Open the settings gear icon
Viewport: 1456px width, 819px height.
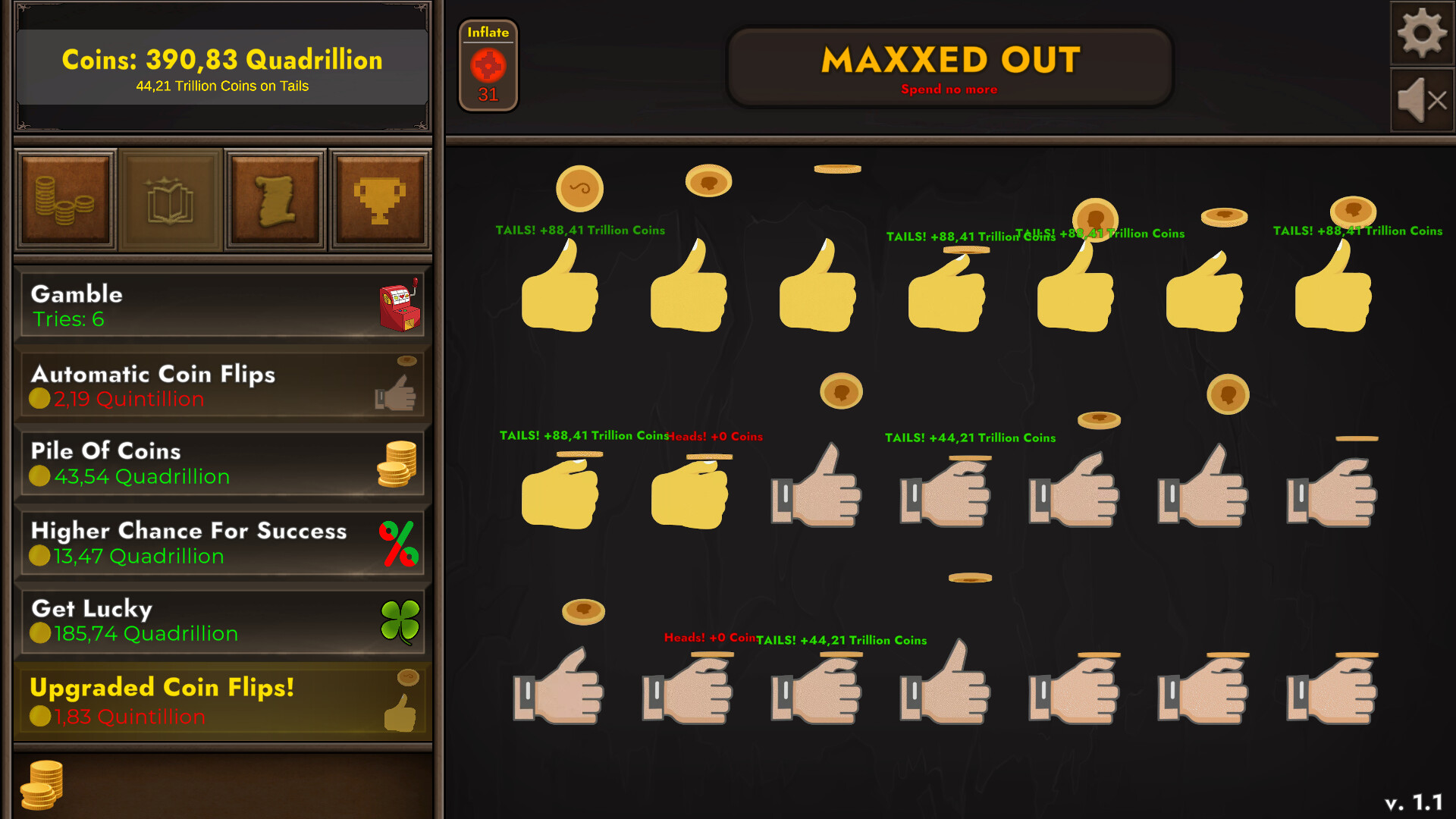coord(1423,34)
